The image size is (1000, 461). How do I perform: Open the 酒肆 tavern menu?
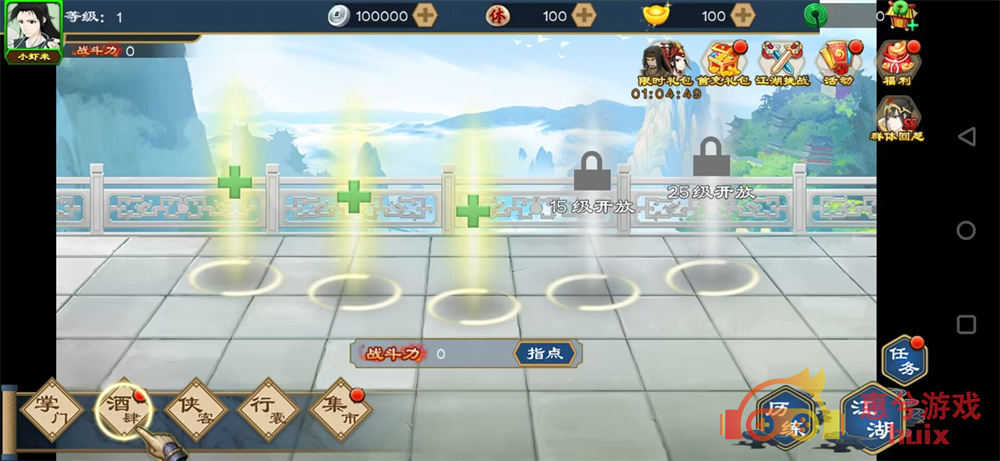pyautogui.click(x=123, y=412)
